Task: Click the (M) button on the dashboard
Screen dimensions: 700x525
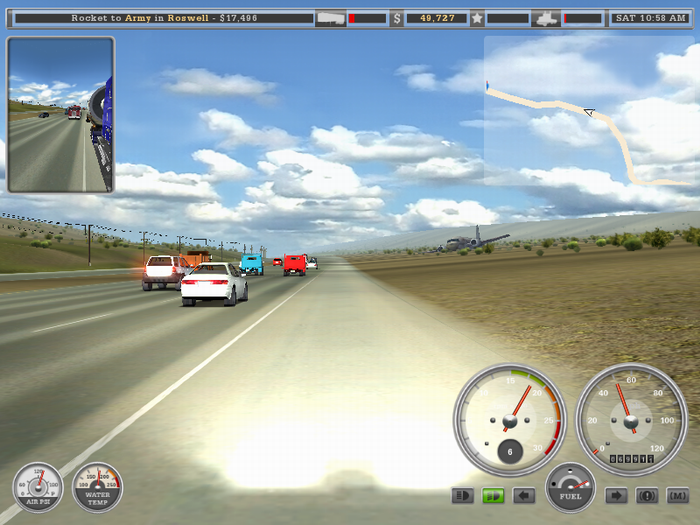Action: point(677,495)
